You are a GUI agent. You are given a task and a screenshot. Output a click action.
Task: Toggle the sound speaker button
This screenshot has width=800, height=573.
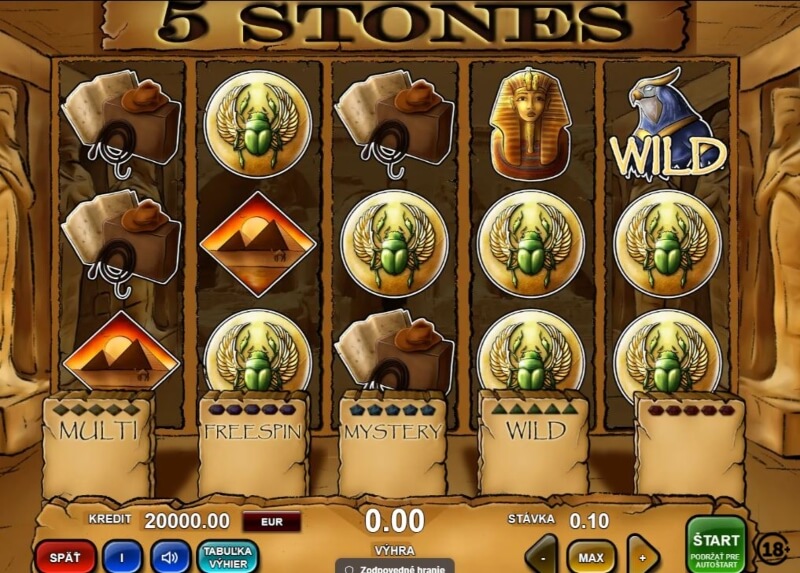[x=170, y=556]
